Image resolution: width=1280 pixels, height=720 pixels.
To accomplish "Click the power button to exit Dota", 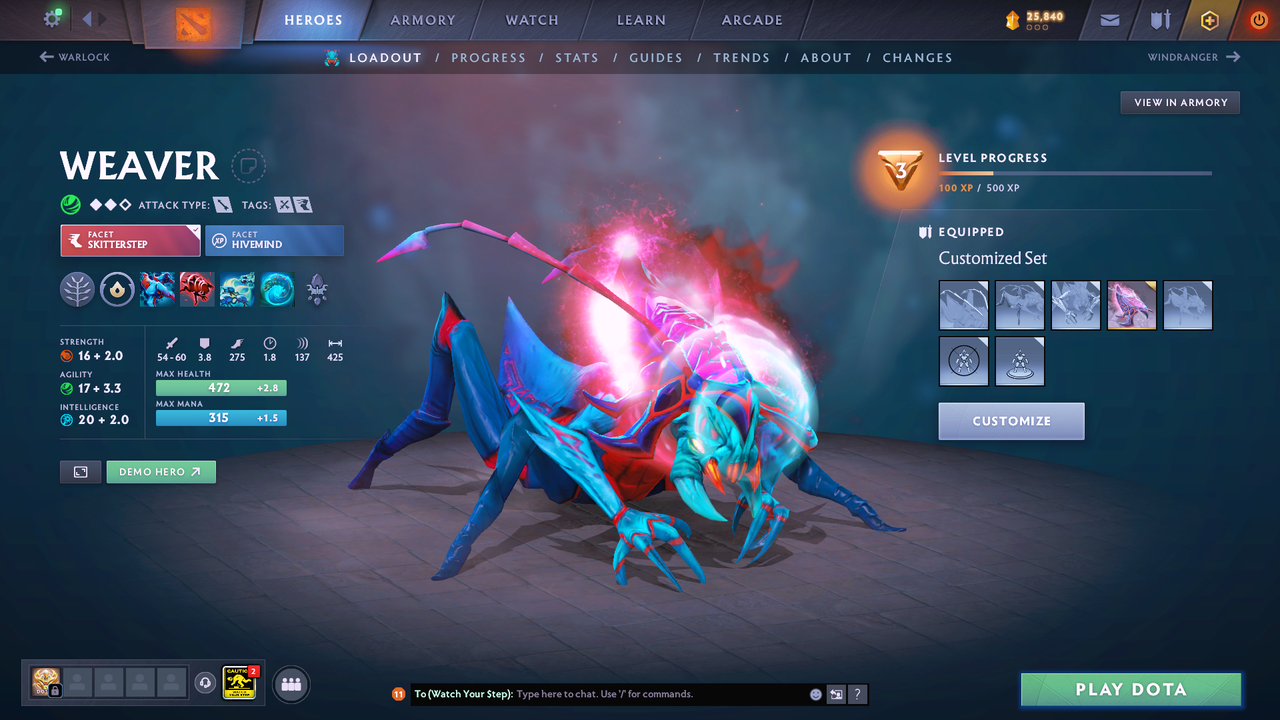I will pos(1258,20).
